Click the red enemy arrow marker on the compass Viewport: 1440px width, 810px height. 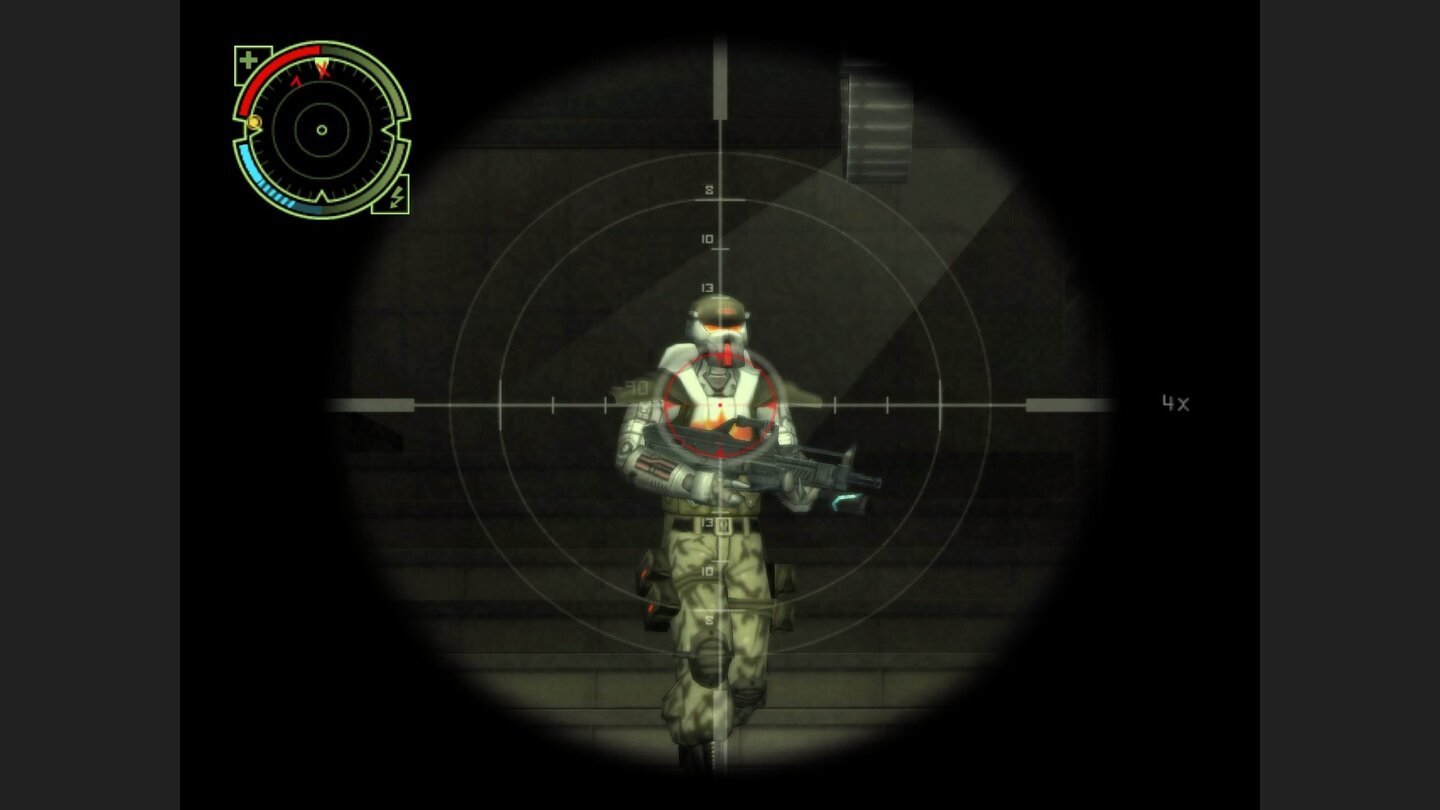[296, 79]
